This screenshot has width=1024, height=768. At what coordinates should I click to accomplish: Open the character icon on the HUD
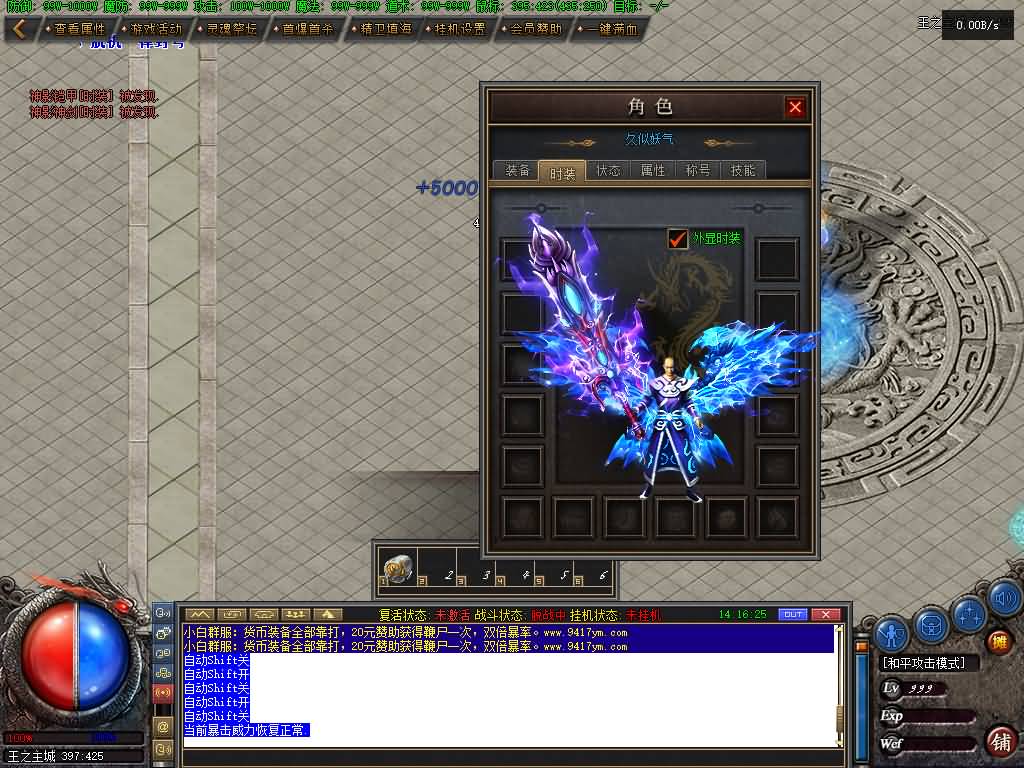tap(891, 632)
